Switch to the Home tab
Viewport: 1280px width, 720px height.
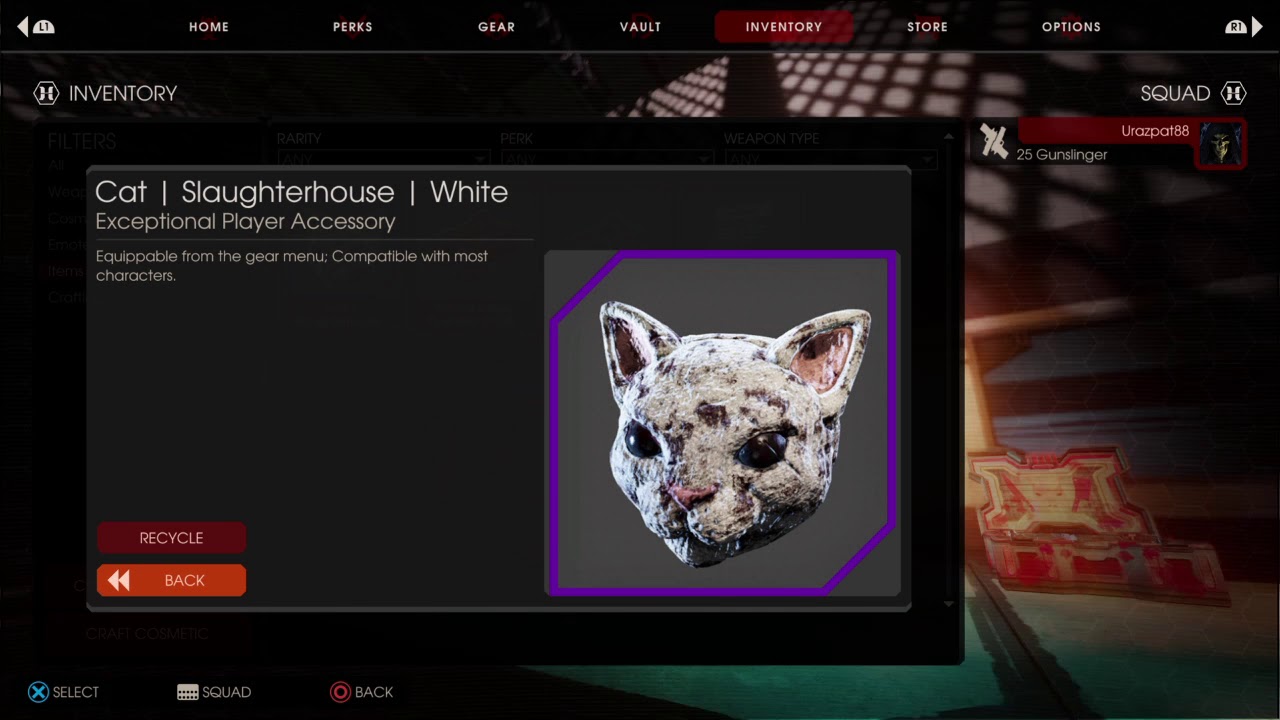(209, 27)
